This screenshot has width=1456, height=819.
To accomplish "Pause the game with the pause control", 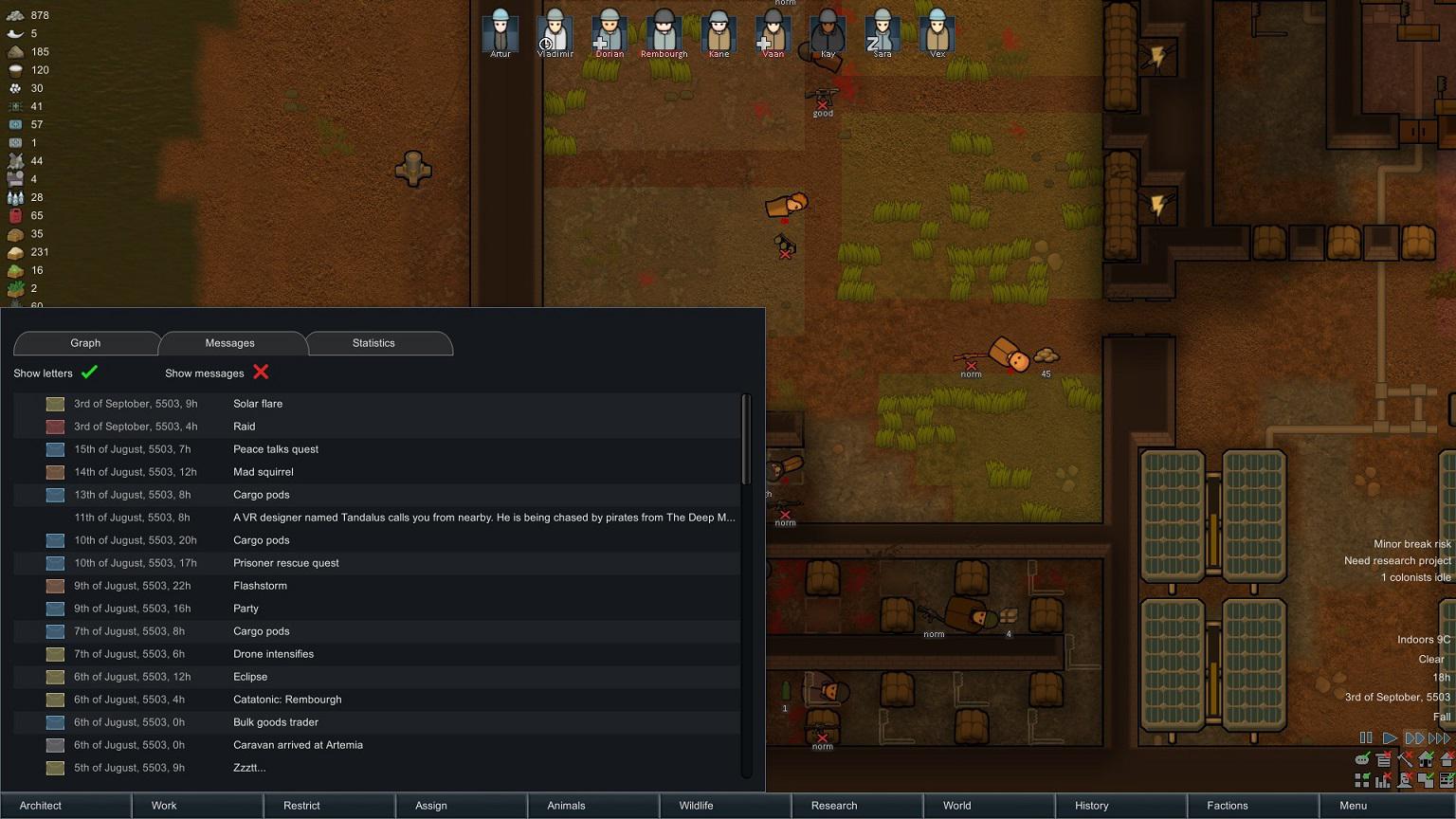I will 1366,737.
